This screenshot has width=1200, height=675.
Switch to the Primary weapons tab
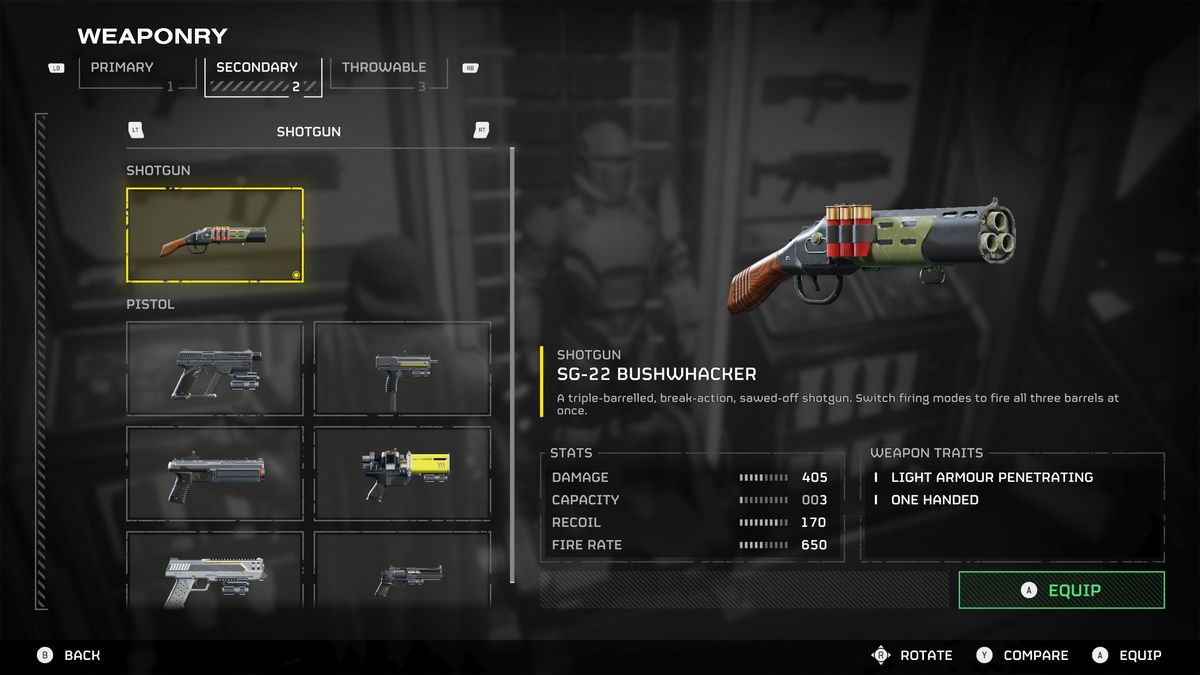click(126, 75)
